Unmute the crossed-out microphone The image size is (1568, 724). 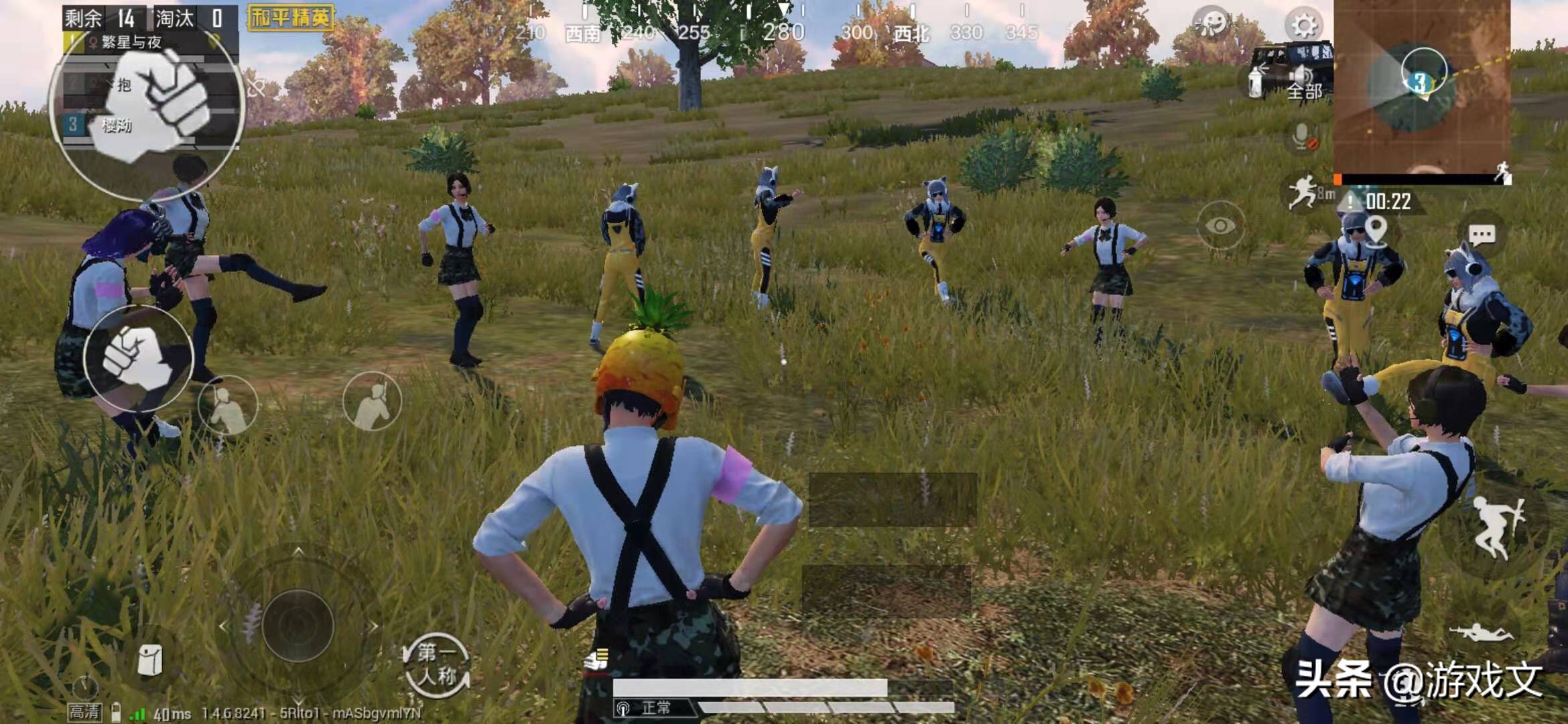pos(1303,137)
